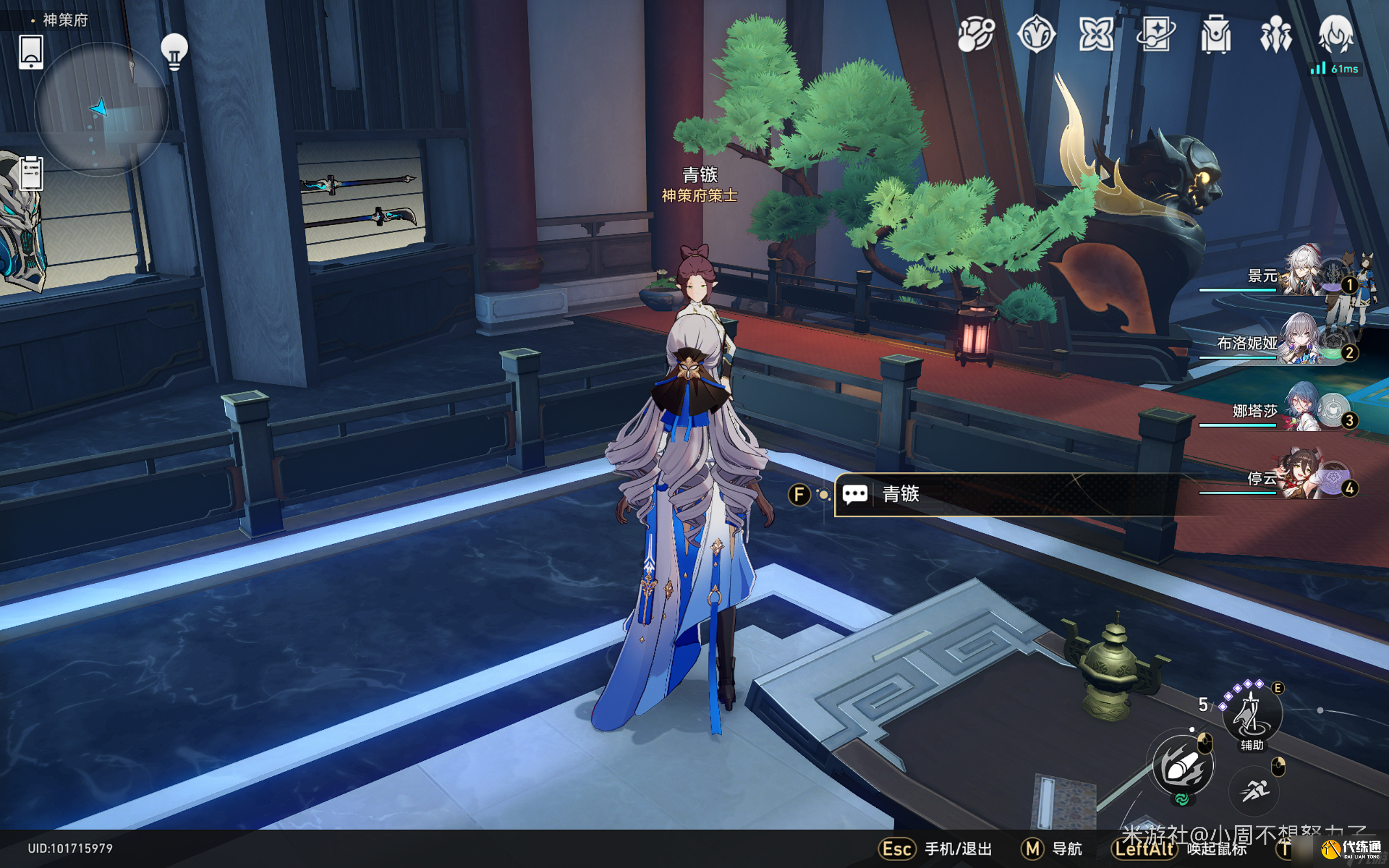This screenshot has width=1389, height=868.
Task: Open the three-figure team setup icon
Action: tap(1276, 34)
